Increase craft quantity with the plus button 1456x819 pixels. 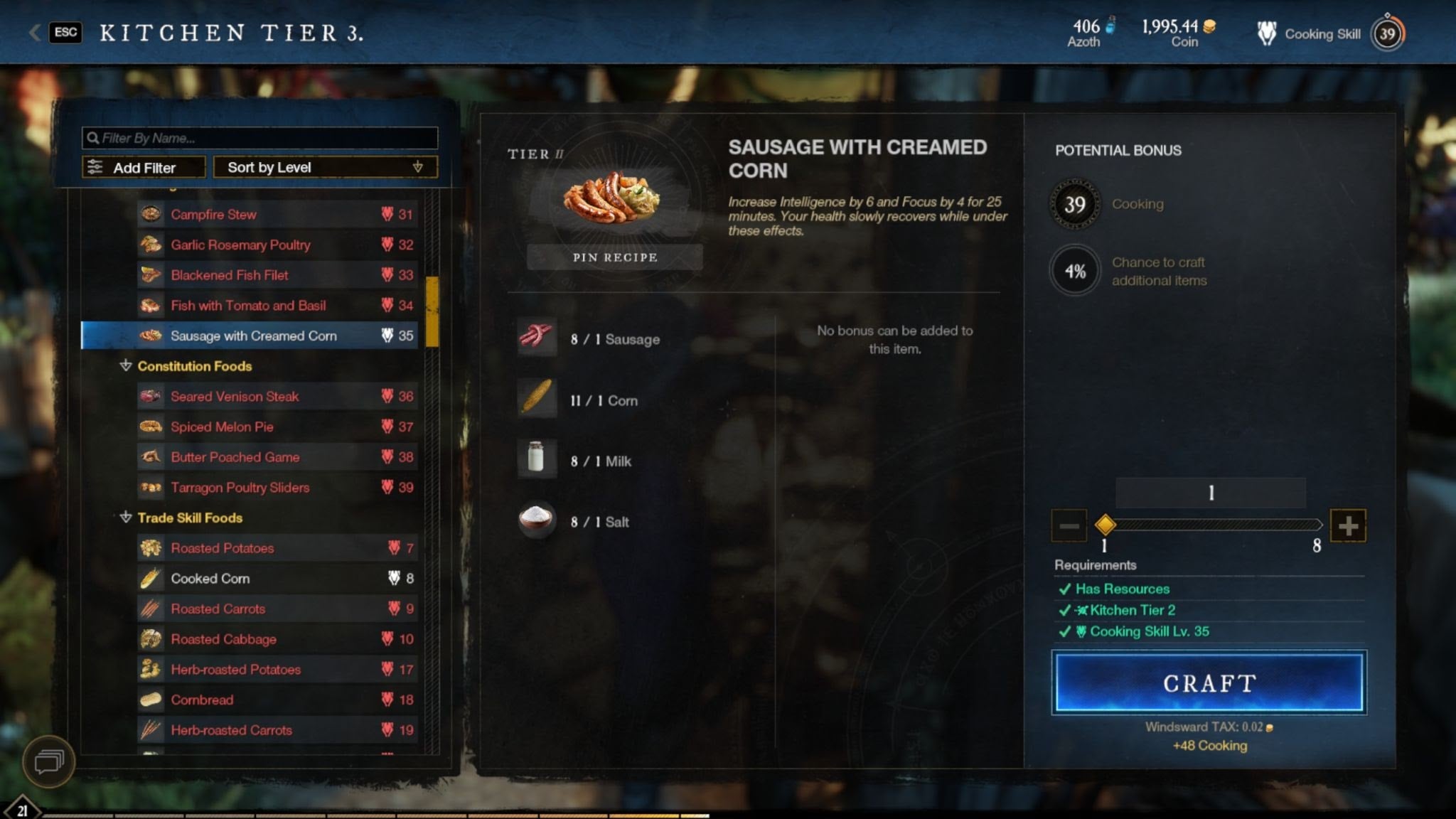click(x=1348, y=526)
